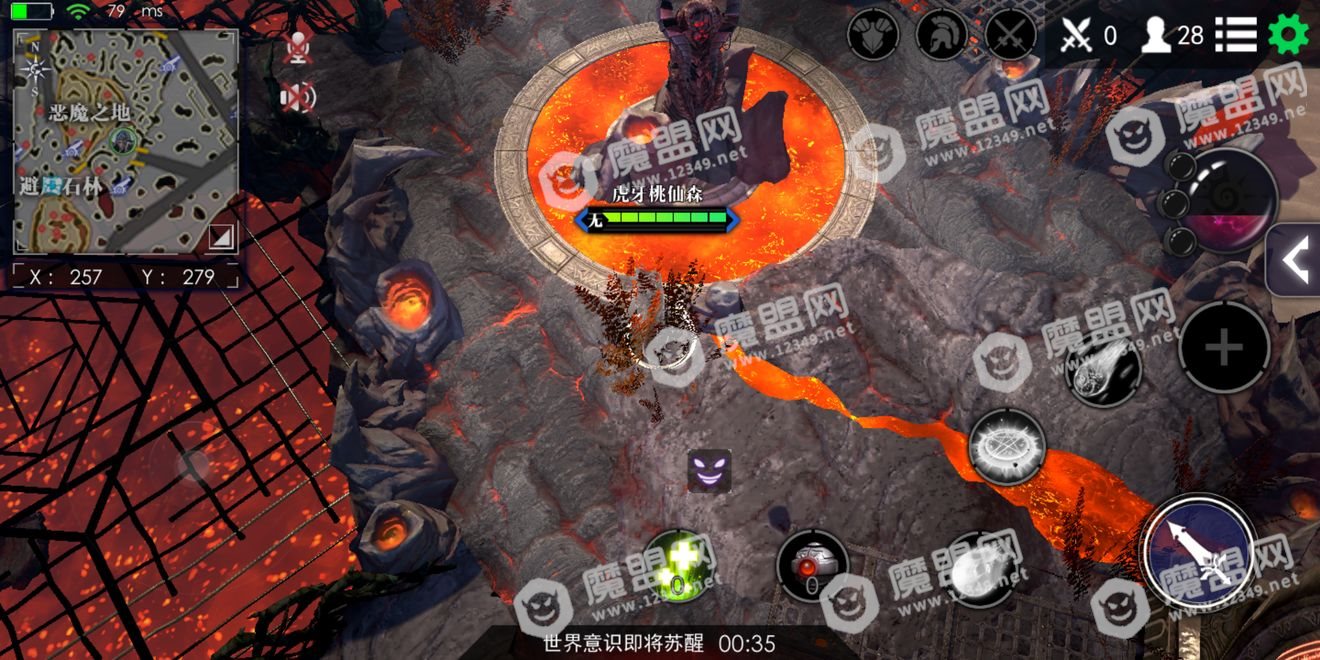The height and width of the screenshot is (660, 1320).
Task: Use the green healing cross item
Action: coord(677,567)
